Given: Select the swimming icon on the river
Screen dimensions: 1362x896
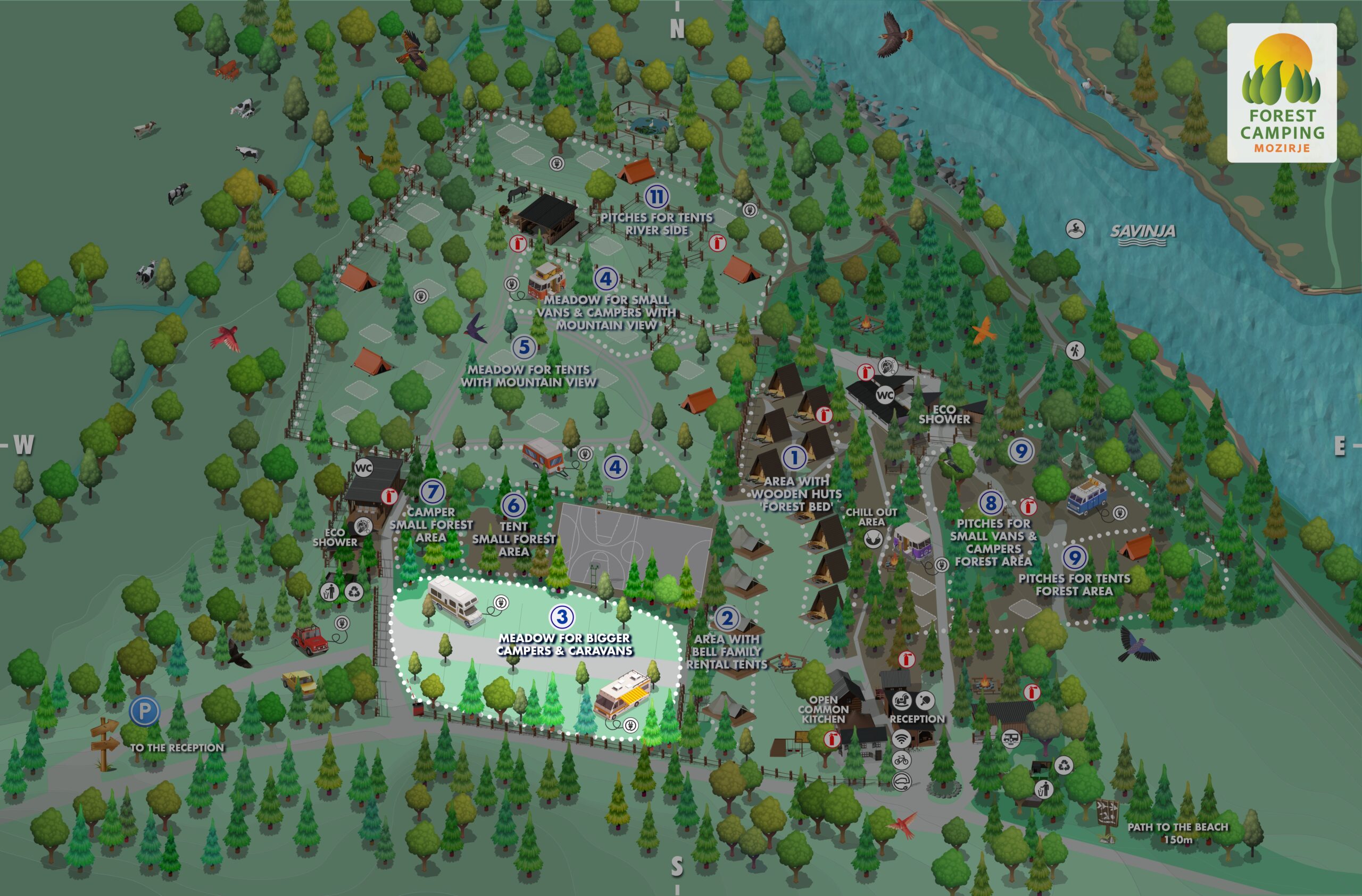Looking at the screenshot, I should [1075, 229].
